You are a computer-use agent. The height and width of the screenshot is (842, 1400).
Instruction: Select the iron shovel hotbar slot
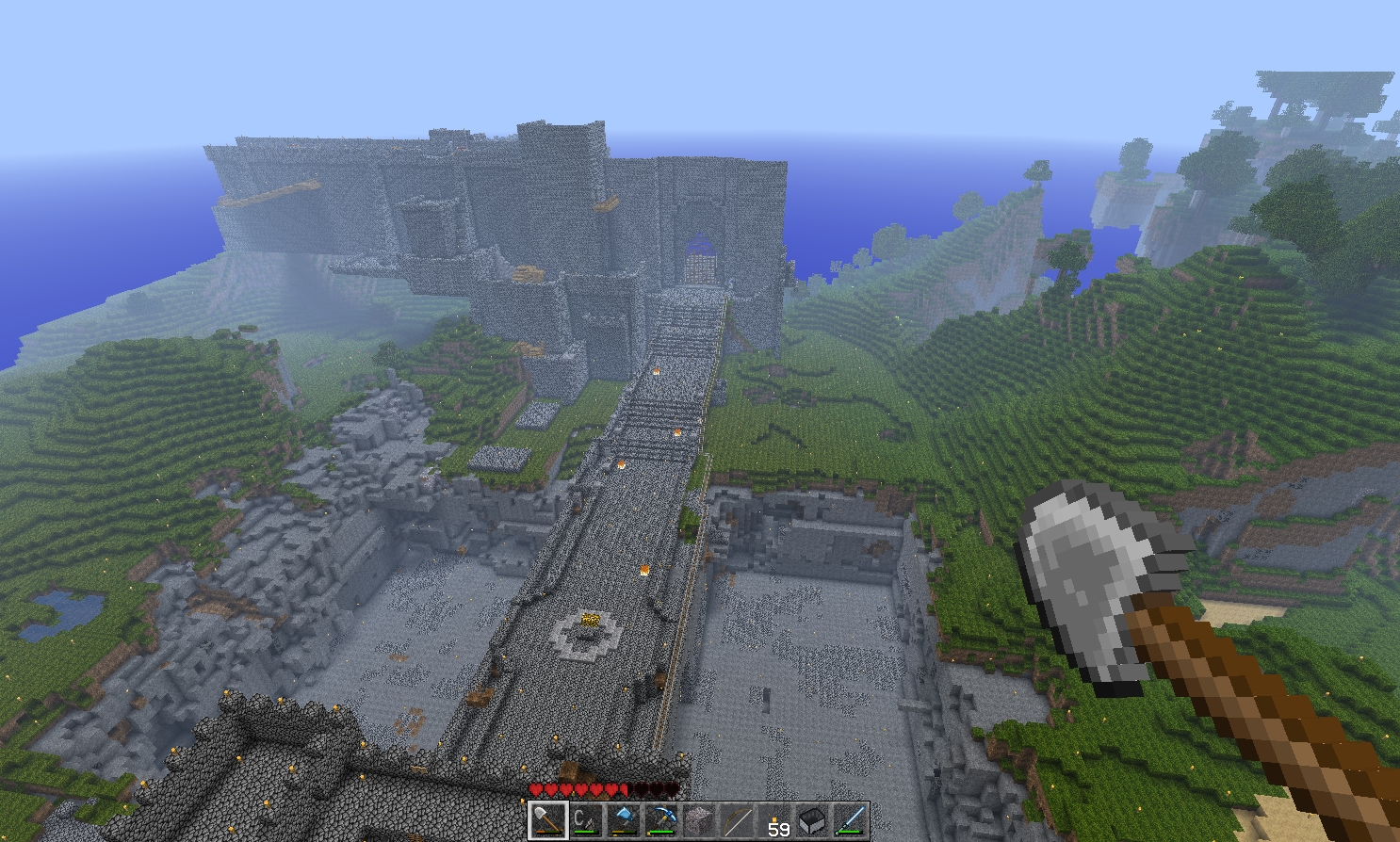(546, 820)
